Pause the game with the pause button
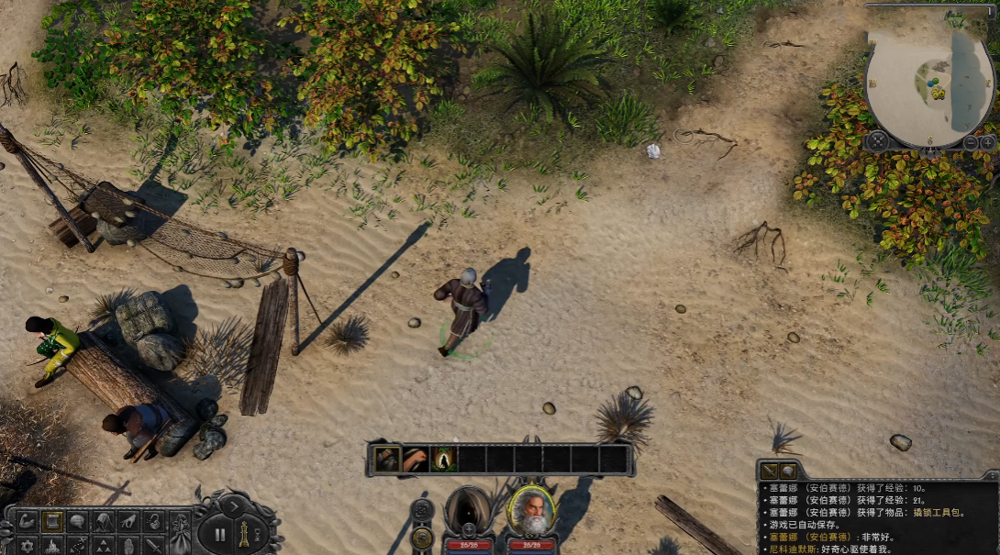 pos(220,534)
